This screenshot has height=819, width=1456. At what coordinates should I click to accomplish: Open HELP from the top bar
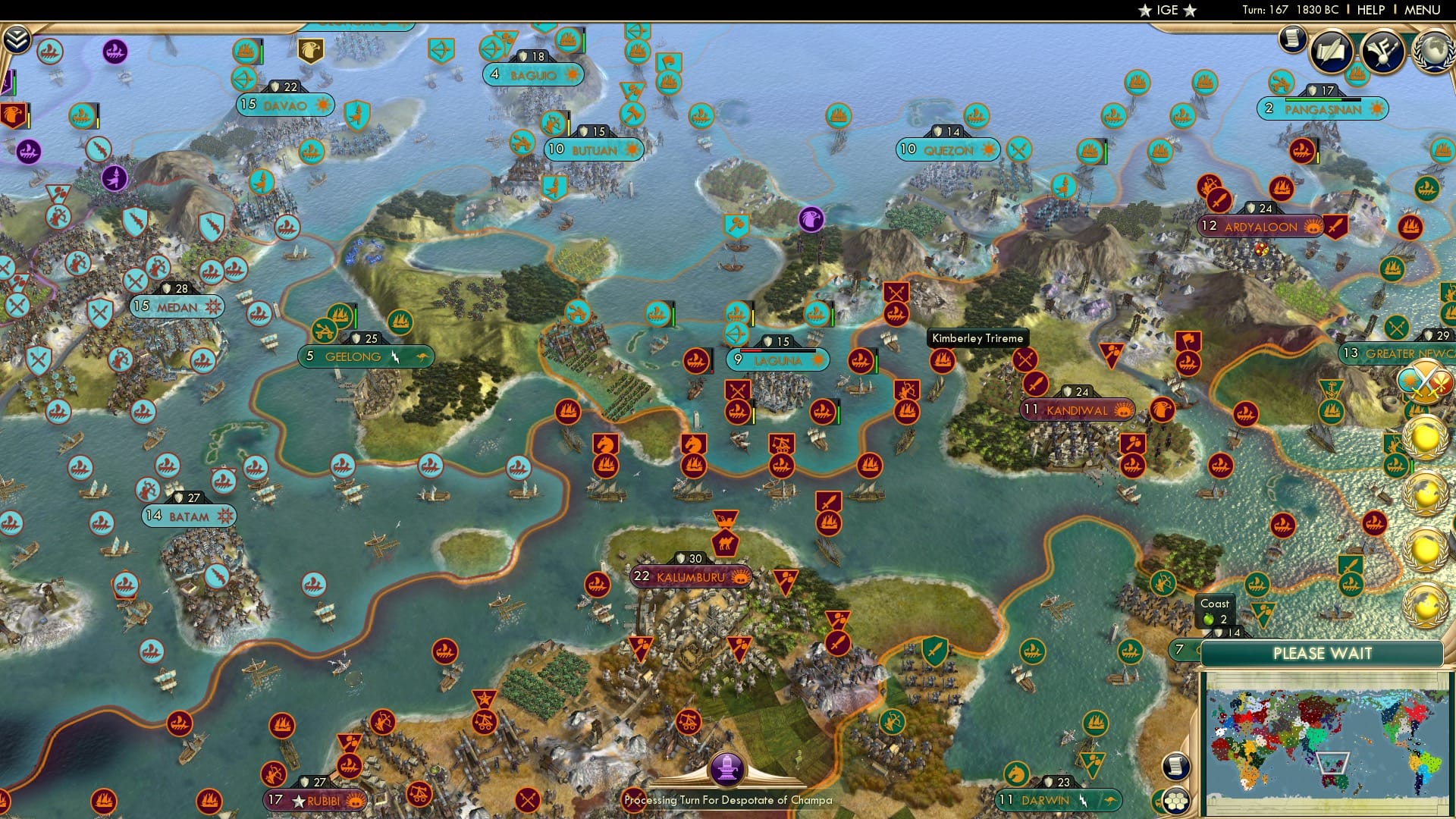(1371, 10)
